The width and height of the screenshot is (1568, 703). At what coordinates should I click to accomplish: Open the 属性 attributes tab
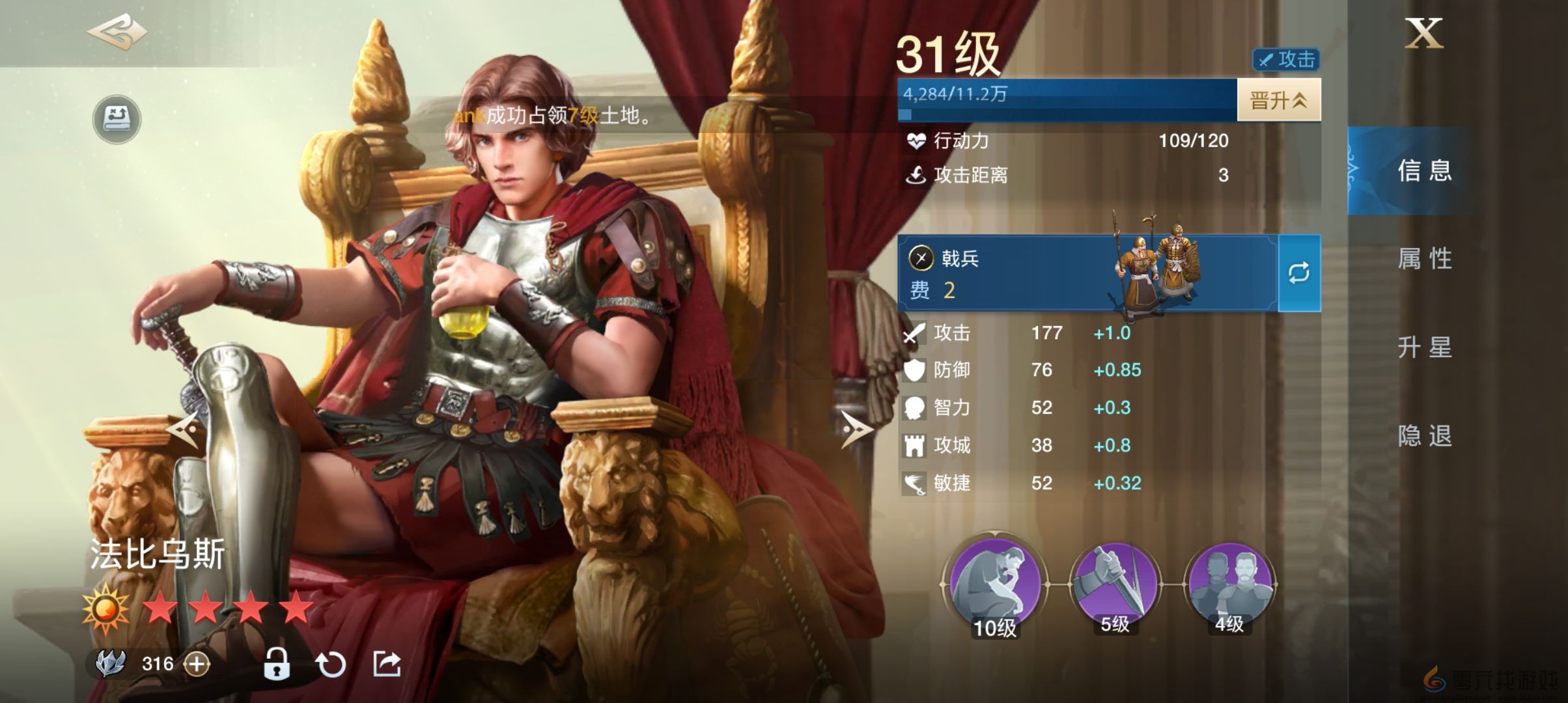pos(1424,259)
